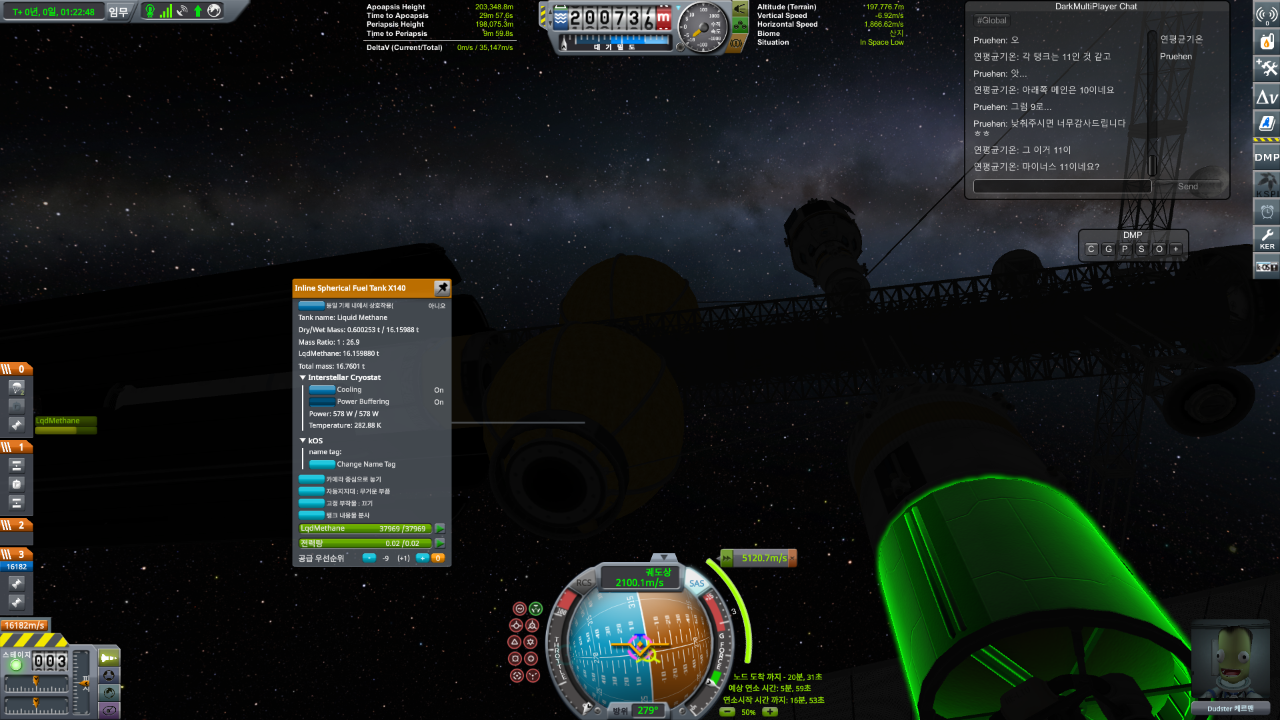Open the alarm clock toolbar button
The width and height of the screenshot is (1280, 720).
click(x=1266, y=211)
